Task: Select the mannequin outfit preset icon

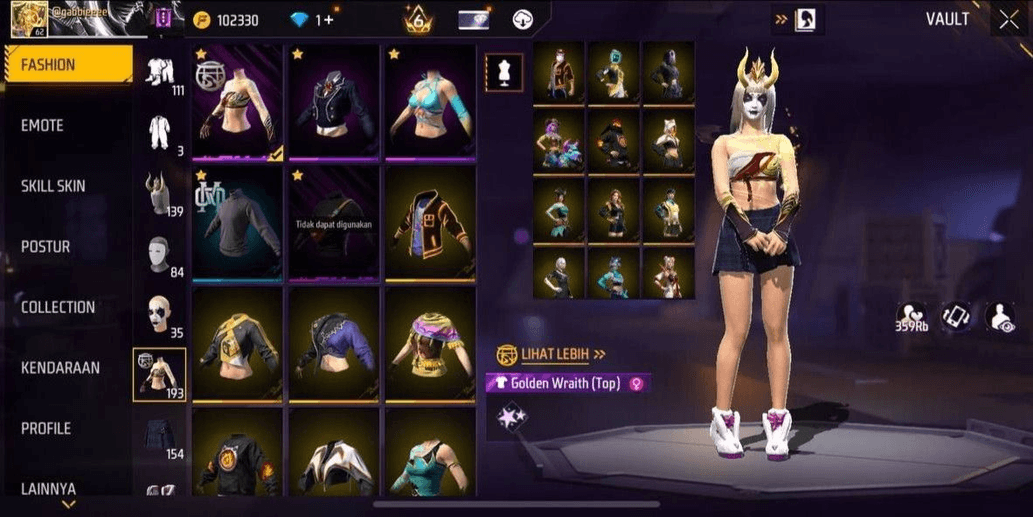Action: (503, 72)
